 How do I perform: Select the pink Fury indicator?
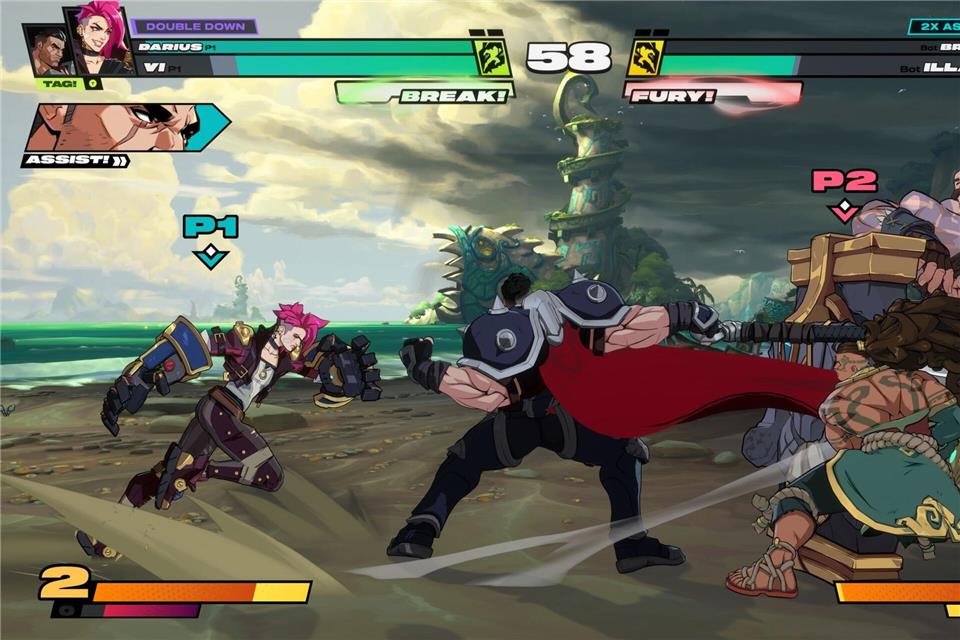tap(712, 95)
